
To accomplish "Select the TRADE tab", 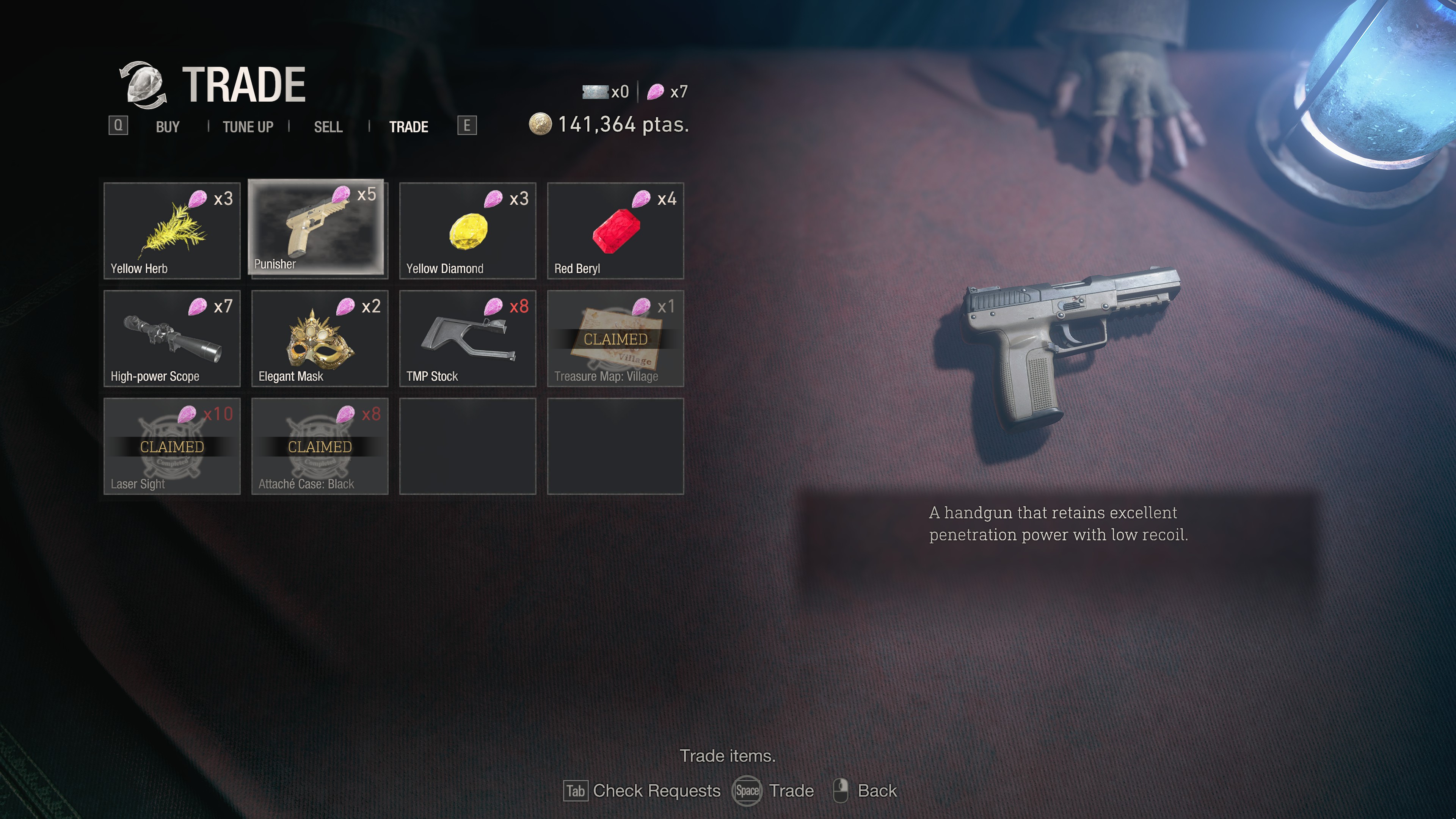I will pos(408,127).
